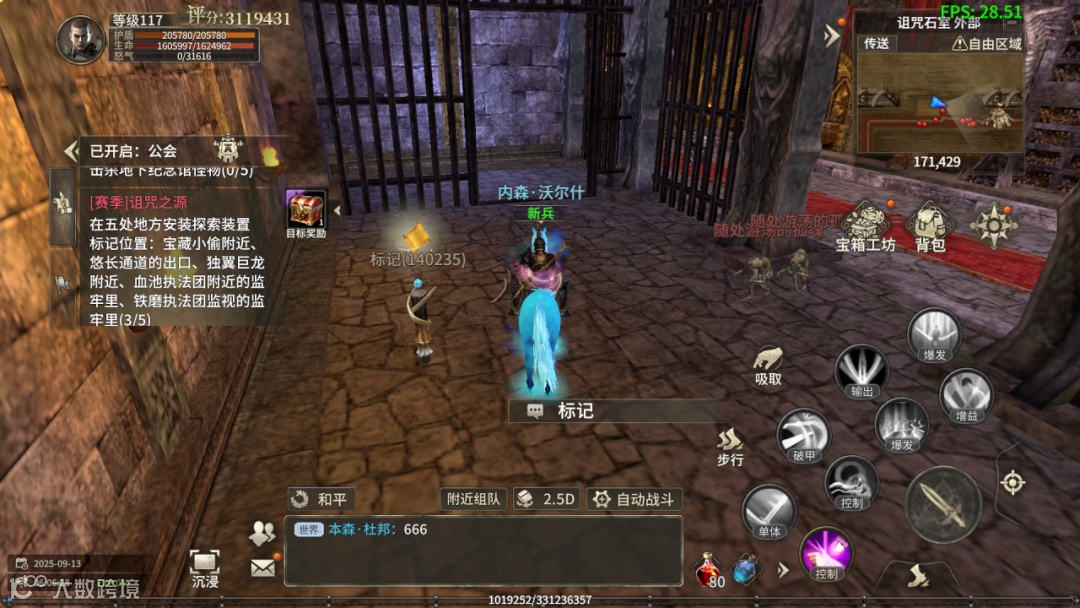This screenshot has width=1080, height=608.
Task: Switch the 2.5D camera view
Action: click(546, 499)
